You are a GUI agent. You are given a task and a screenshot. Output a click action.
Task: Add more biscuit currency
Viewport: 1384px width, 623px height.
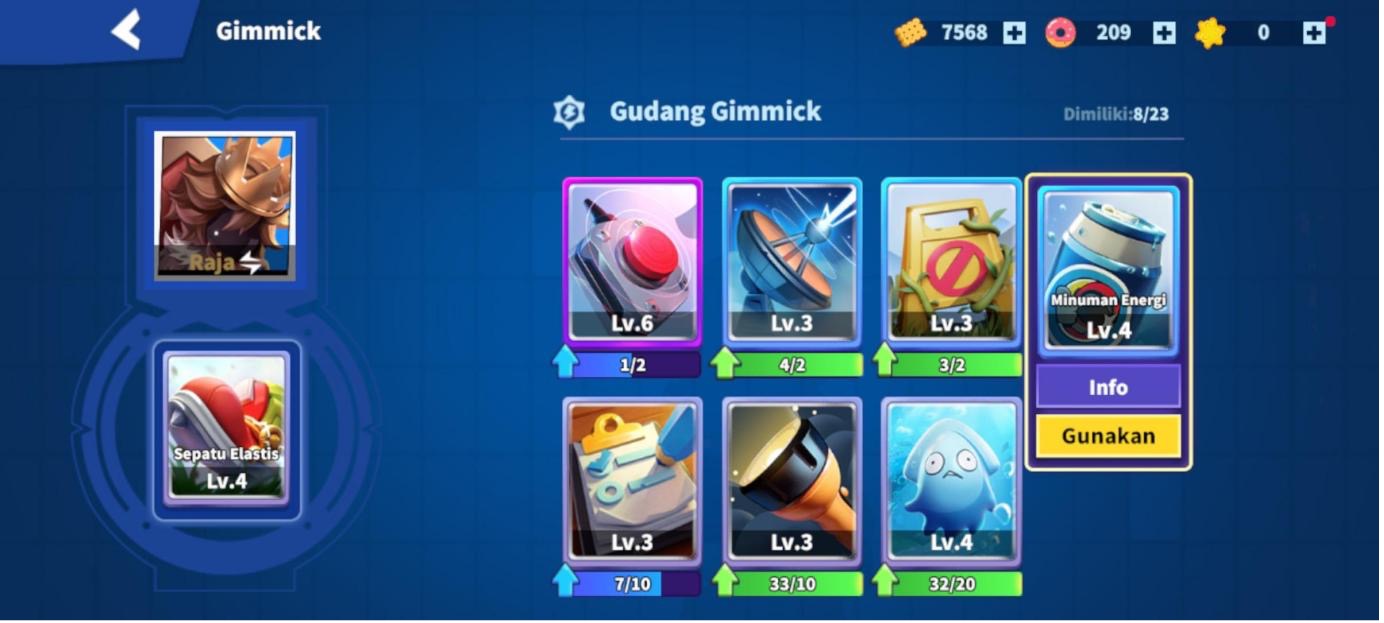pos(1014,33)
